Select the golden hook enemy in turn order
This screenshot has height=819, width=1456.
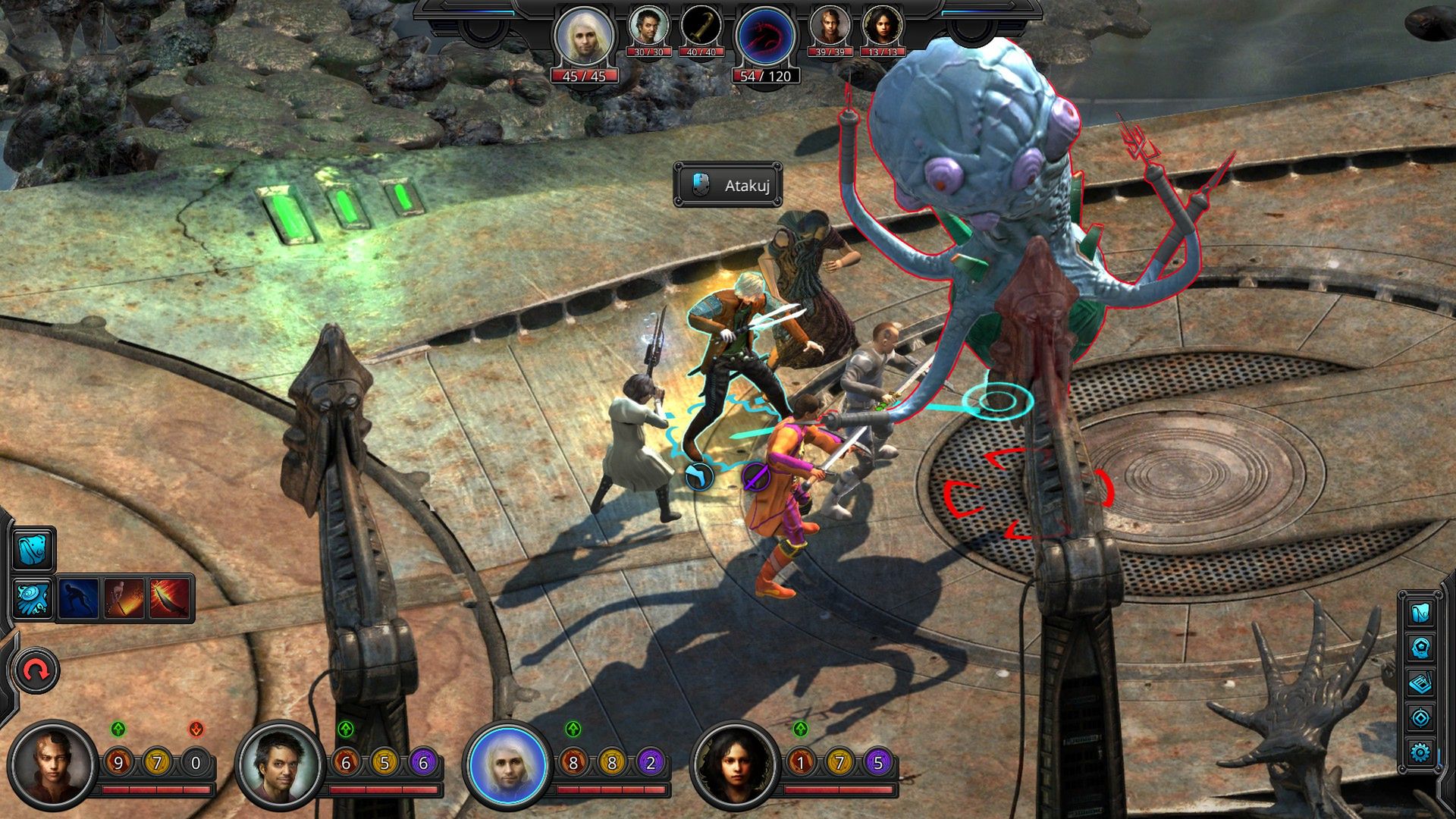tap(701, 27)
